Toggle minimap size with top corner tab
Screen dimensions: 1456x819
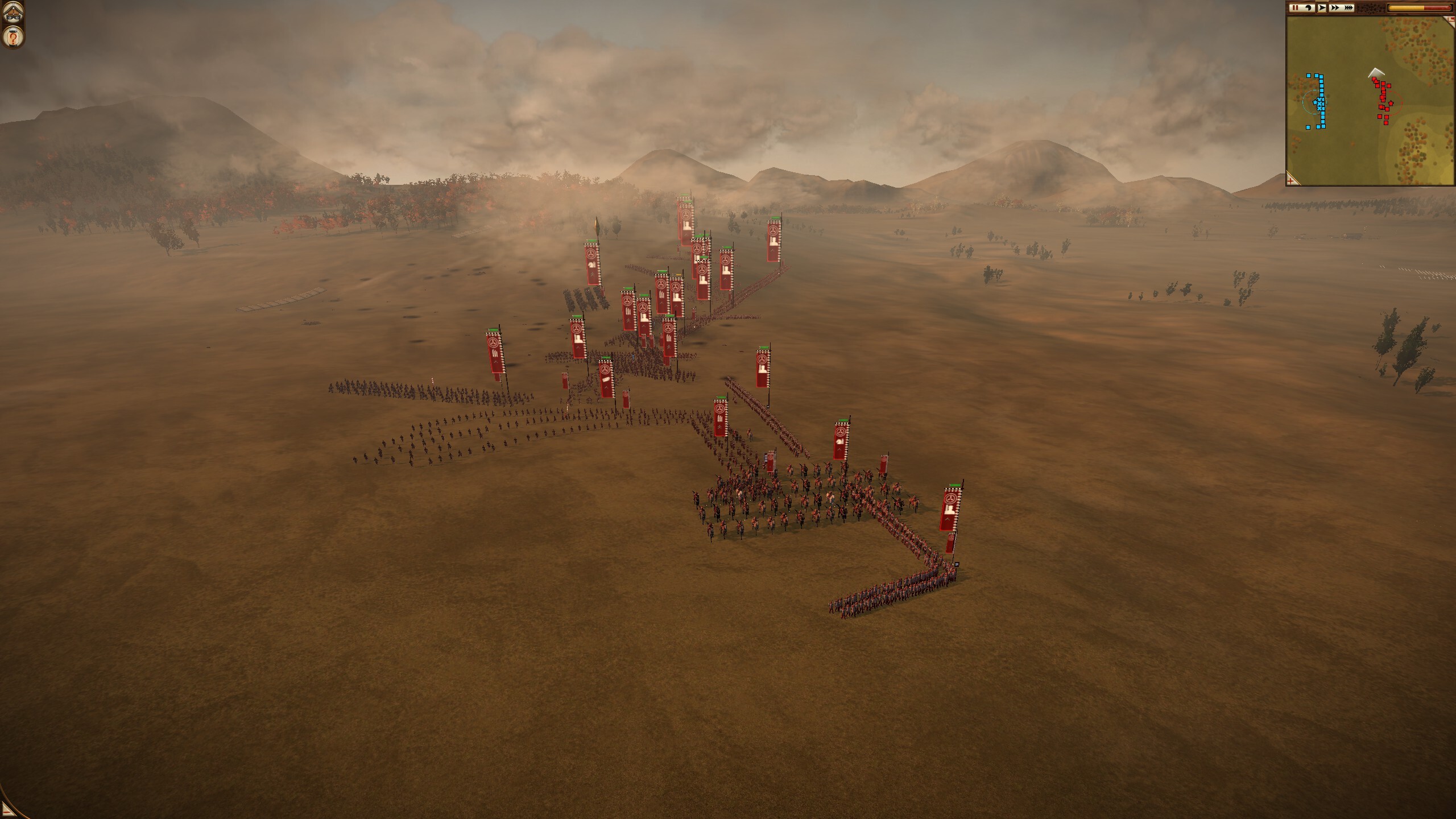[x=1451, y=19]
